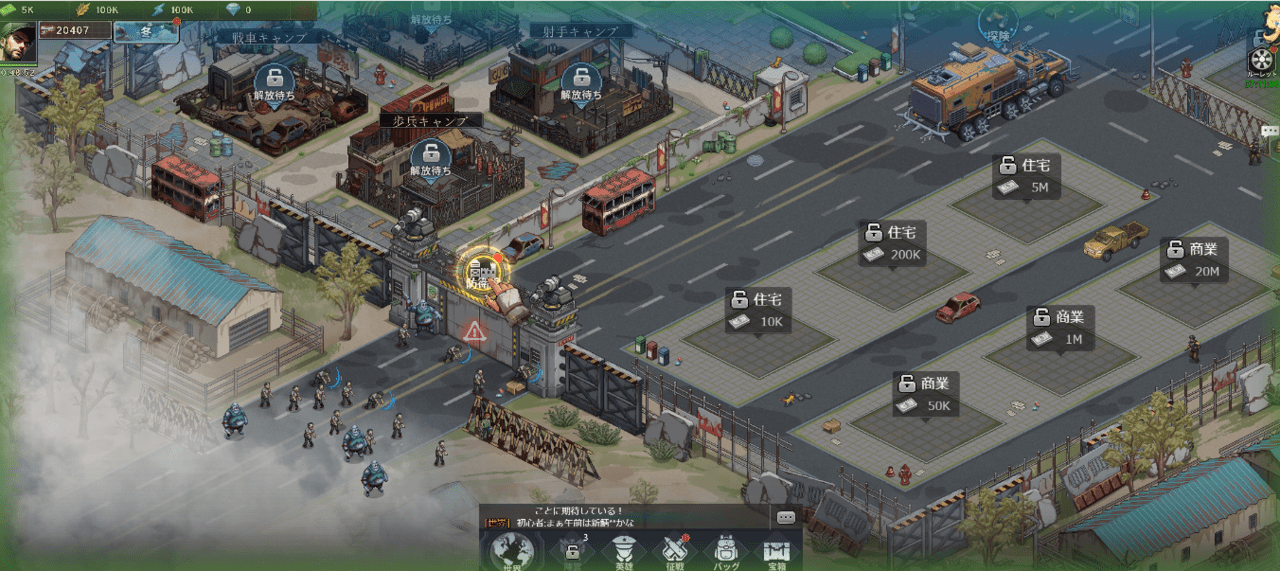Tap the 射手キャンプ lock bubble
Image resolution: width=1280 pixels, height=571 pixels.
[x=581, y=84]
